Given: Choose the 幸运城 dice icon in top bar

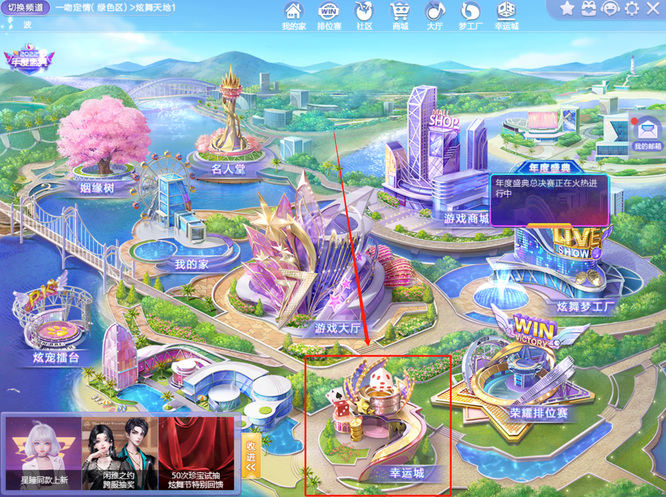Looking at the screenshot, I should [506, 15].
